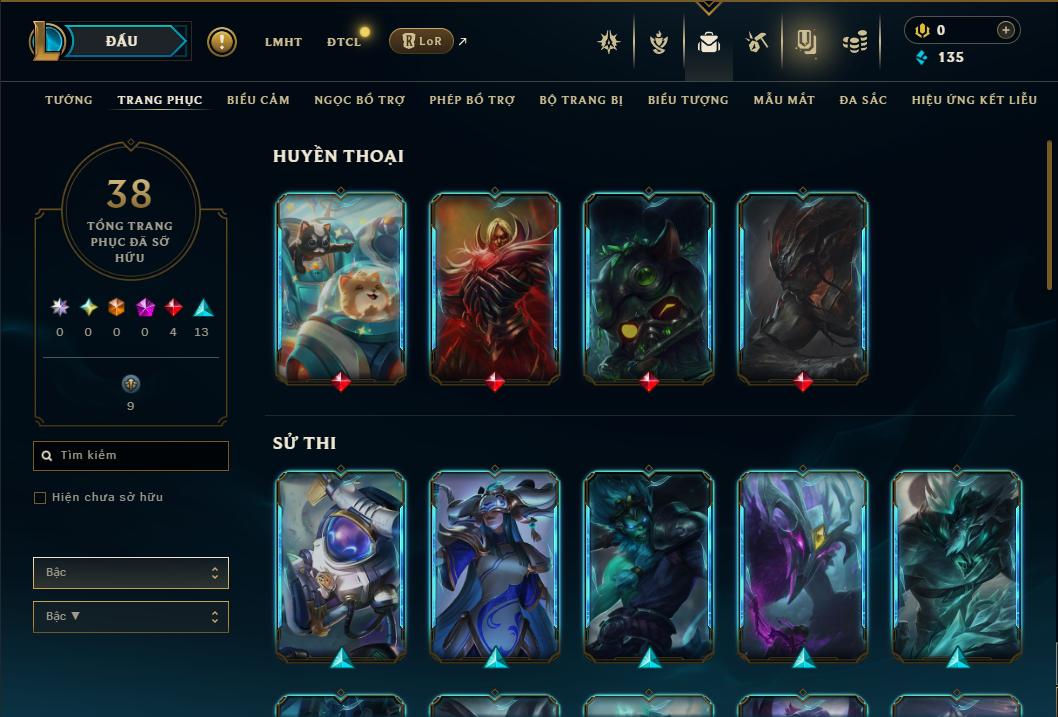Image resolution: width=1058 pixels, height=717 pixels.
Task: Toggle the Hiện chưa sở hữu checkbox
Action: 40,498
